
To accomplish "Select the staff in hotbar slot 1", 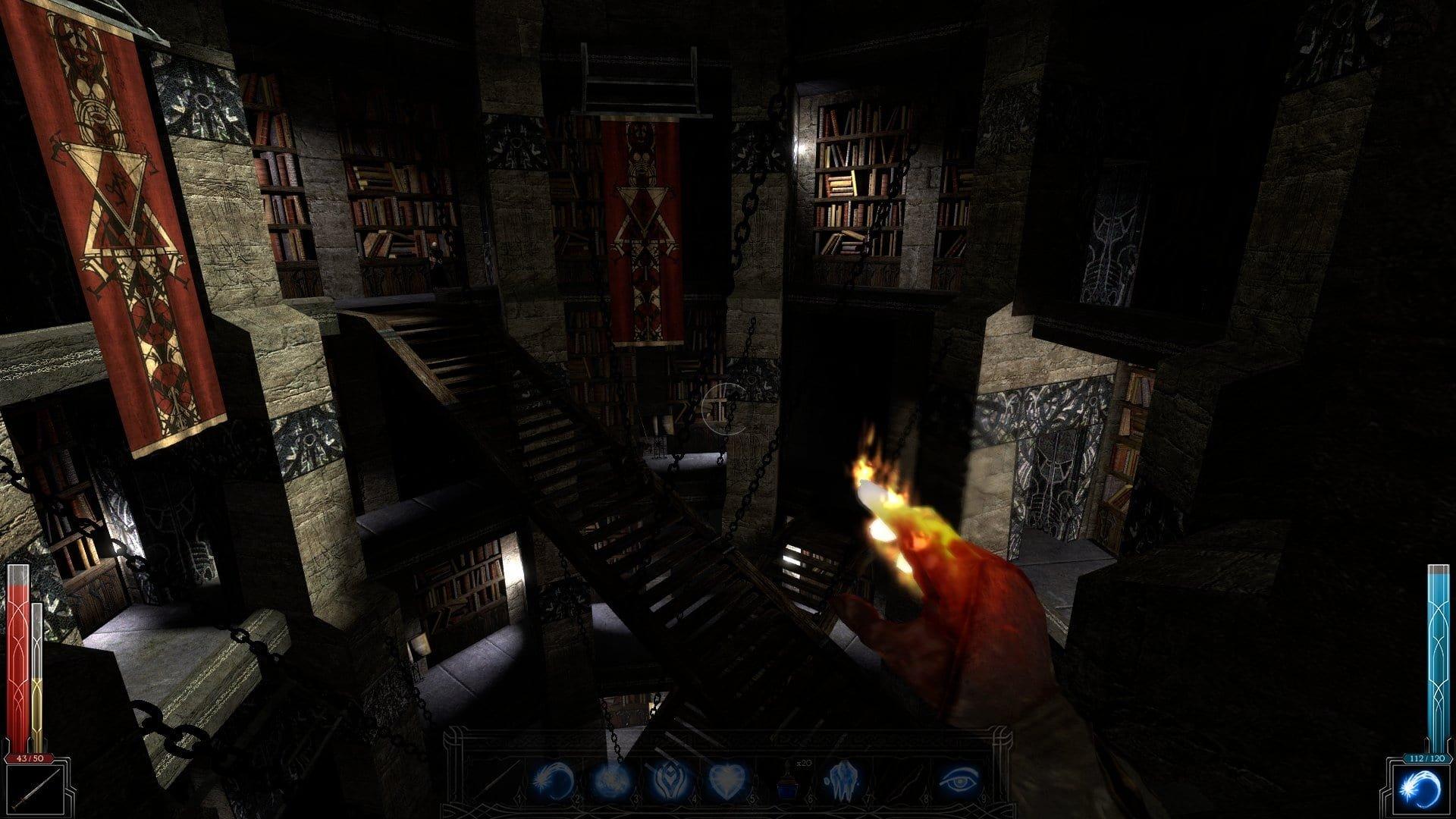I will [x=490, y=780].
